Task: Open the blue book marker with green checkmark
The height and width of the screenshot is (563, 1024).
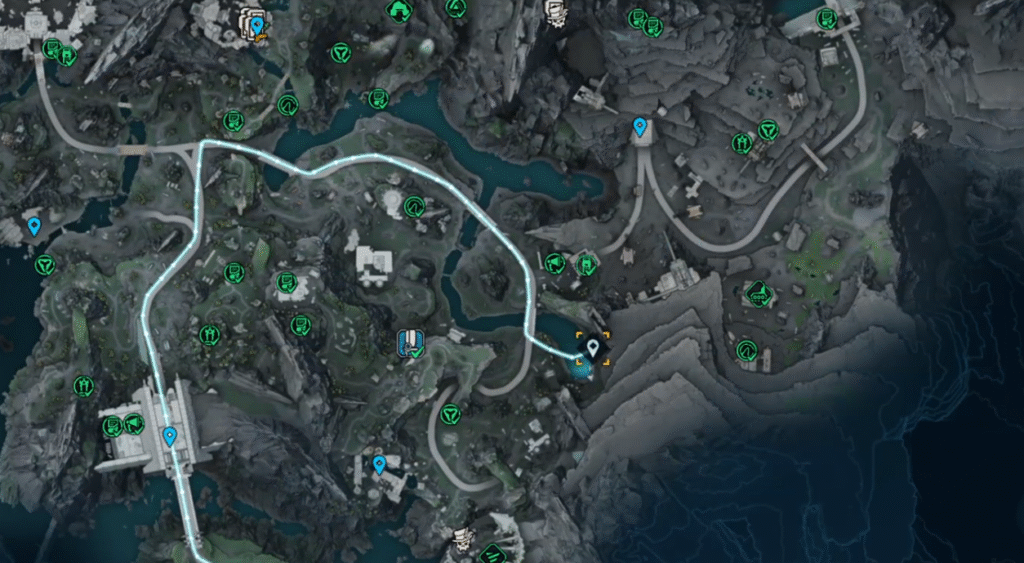Action: point(410,342)
